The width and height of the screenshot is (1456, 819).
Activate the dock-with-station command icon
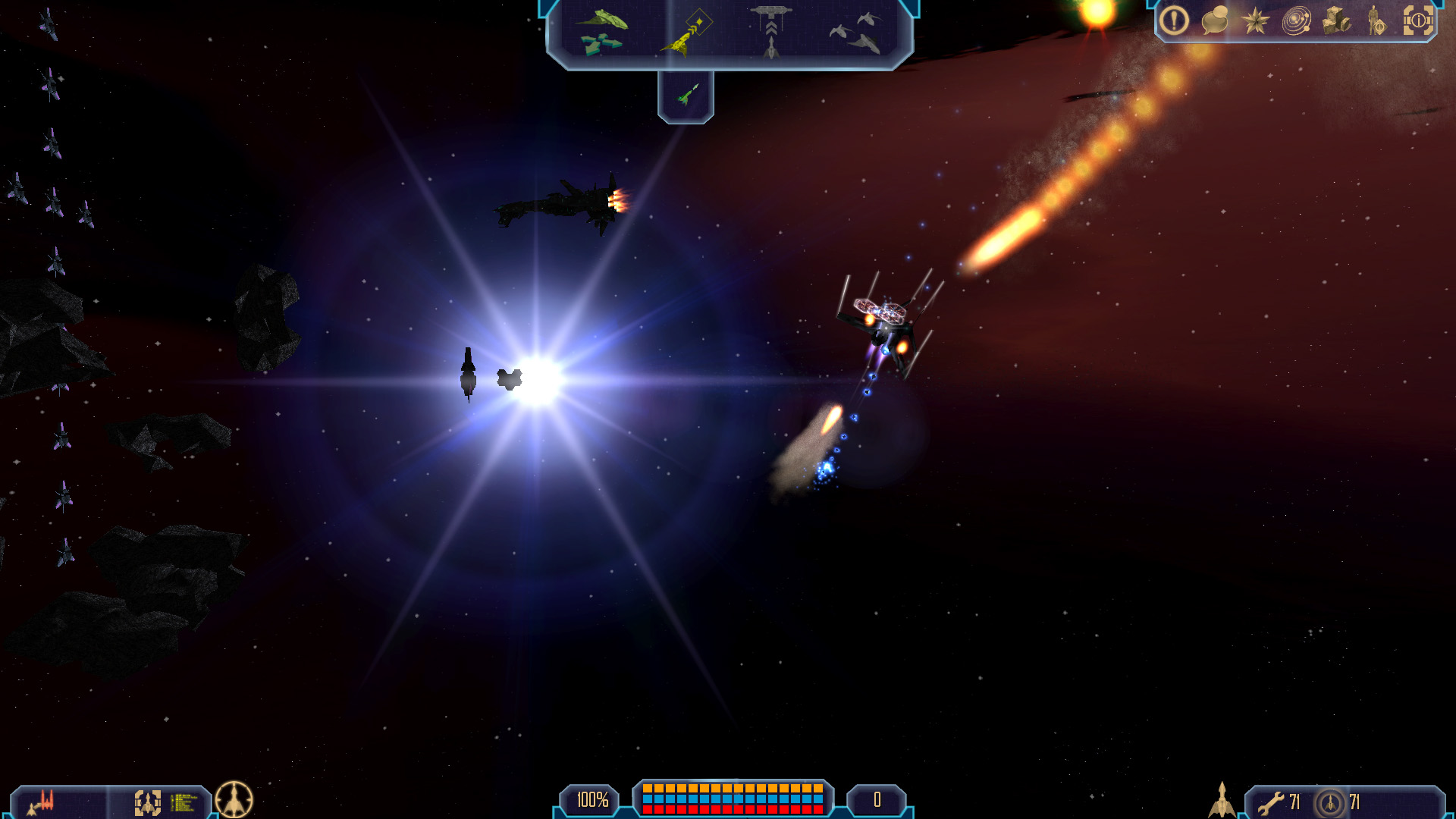[770, 32]
